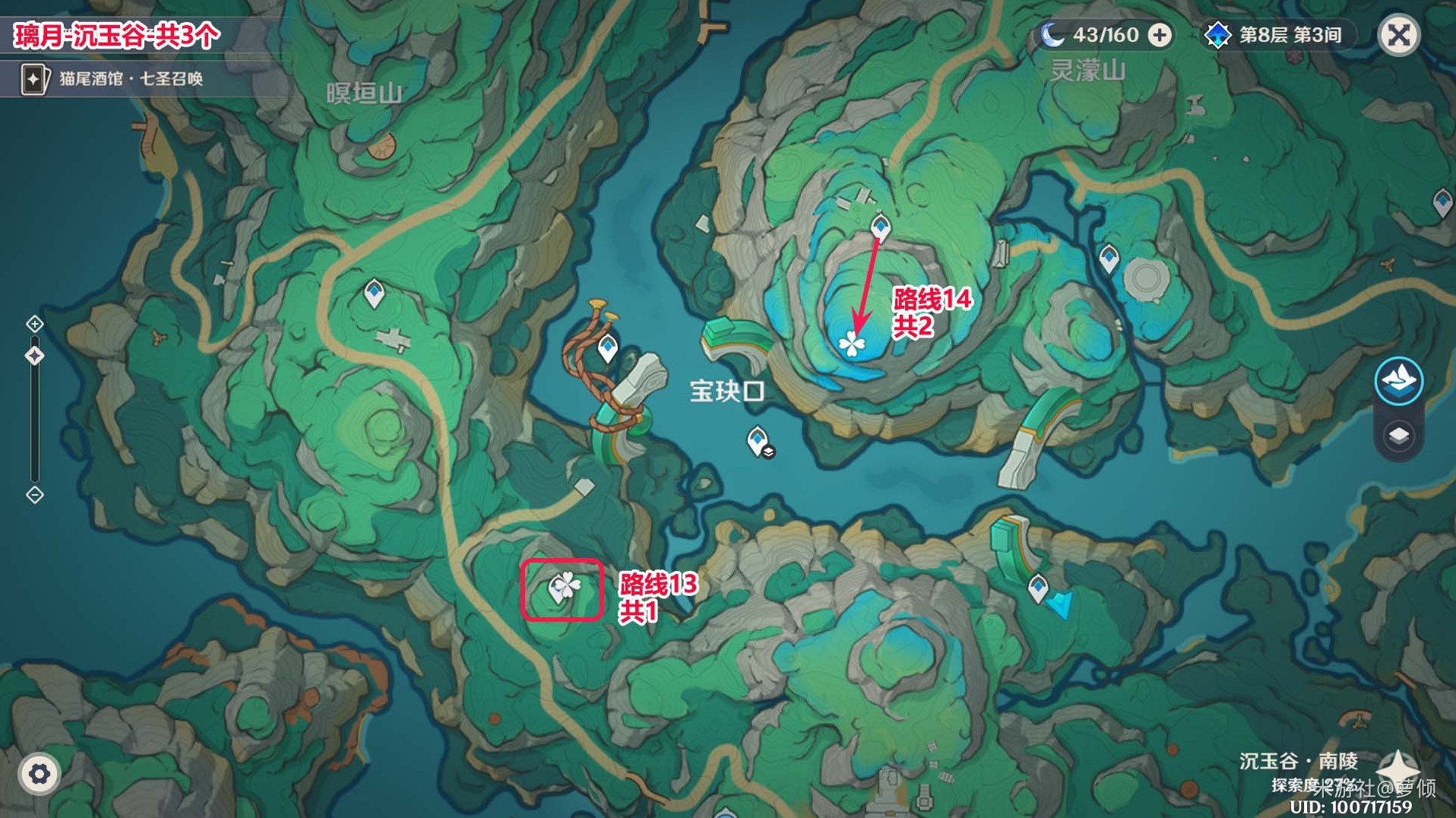The width and height of the screenshot is (1456, 818).
Task: Toggle the mountain surface layer button
Action: point(1398,380)
